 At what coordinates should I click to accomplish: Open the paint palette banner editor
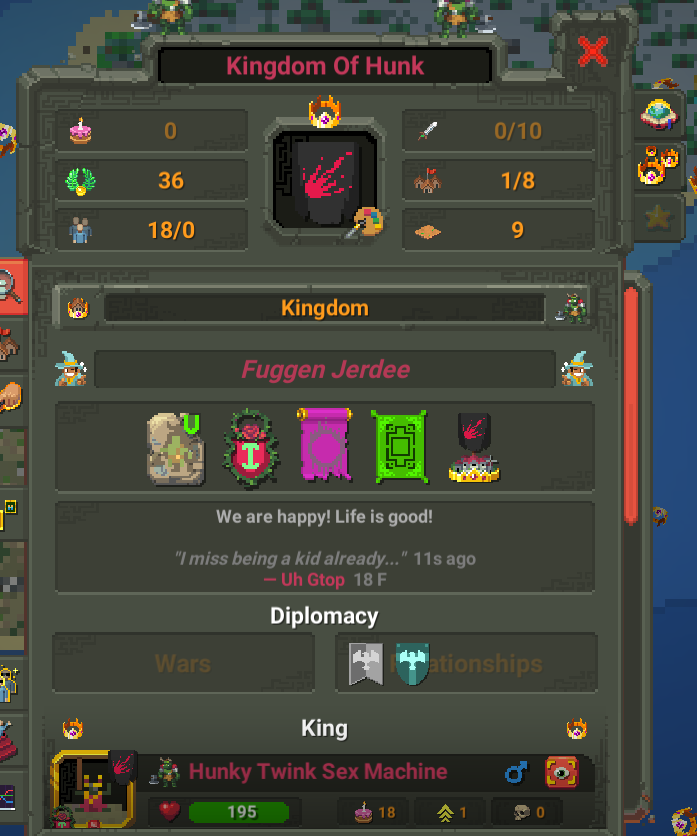pos(363,222)
